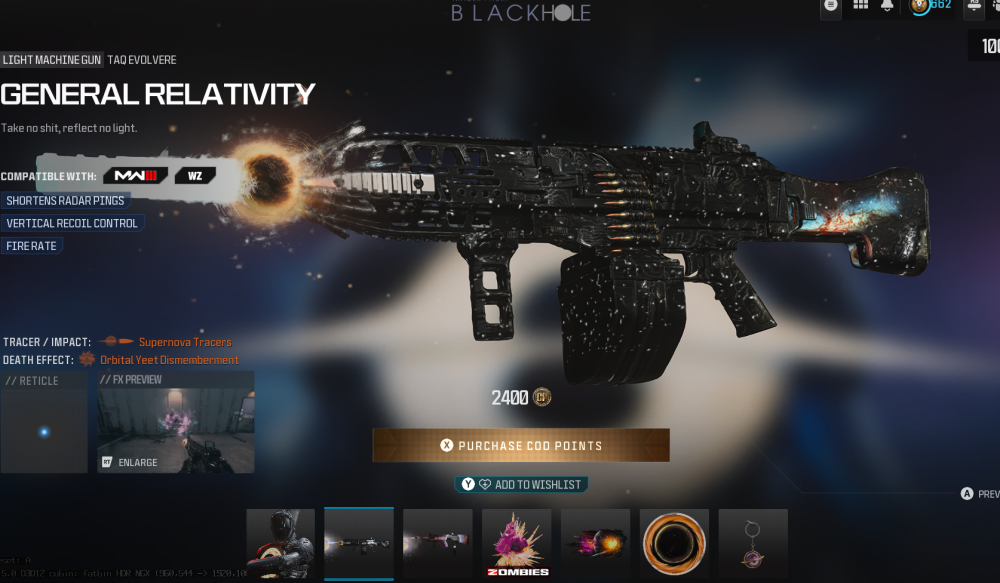Choose the highlighted General Relativity weapon thumbnail
This screenshot has height=583, width=1000.
[359, 543]
